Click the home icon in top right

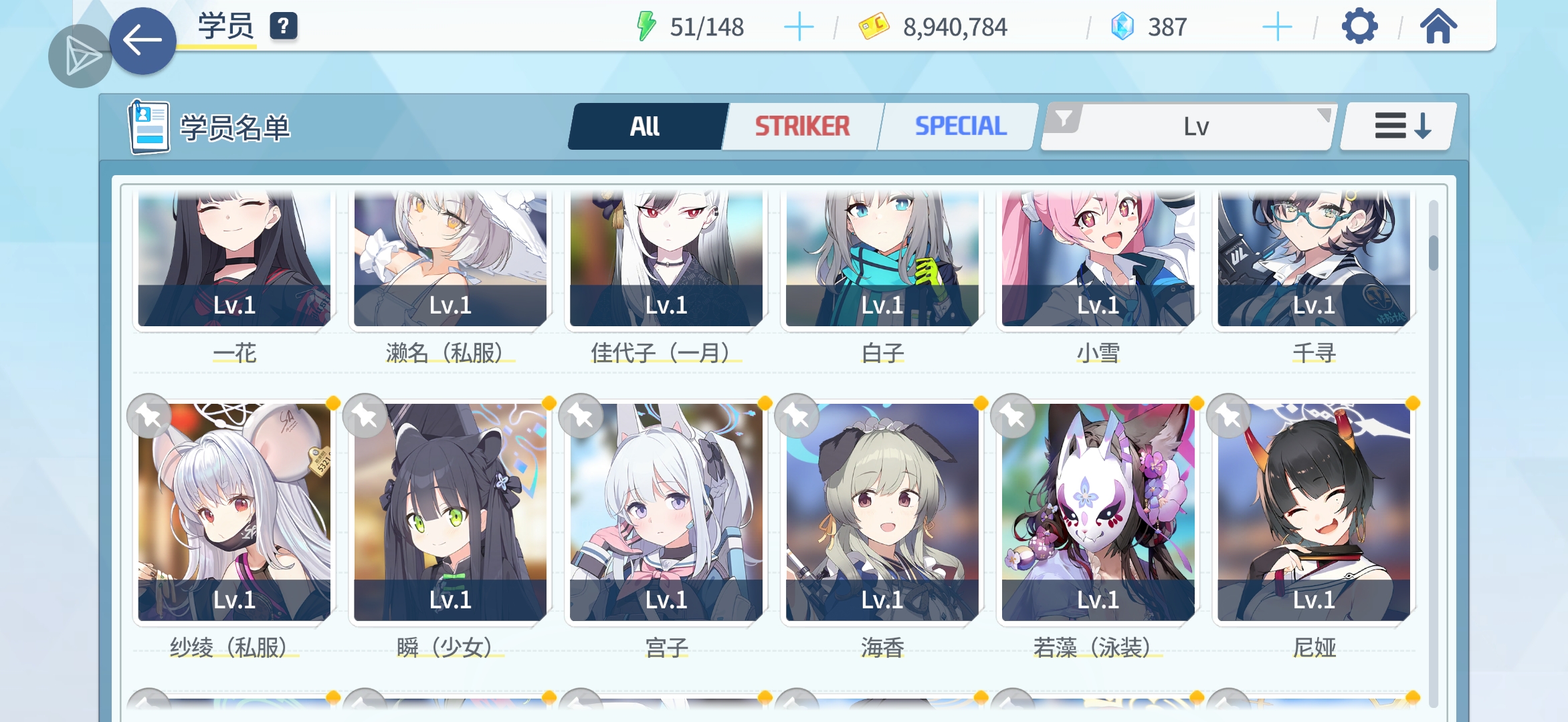click(1438, 27)
